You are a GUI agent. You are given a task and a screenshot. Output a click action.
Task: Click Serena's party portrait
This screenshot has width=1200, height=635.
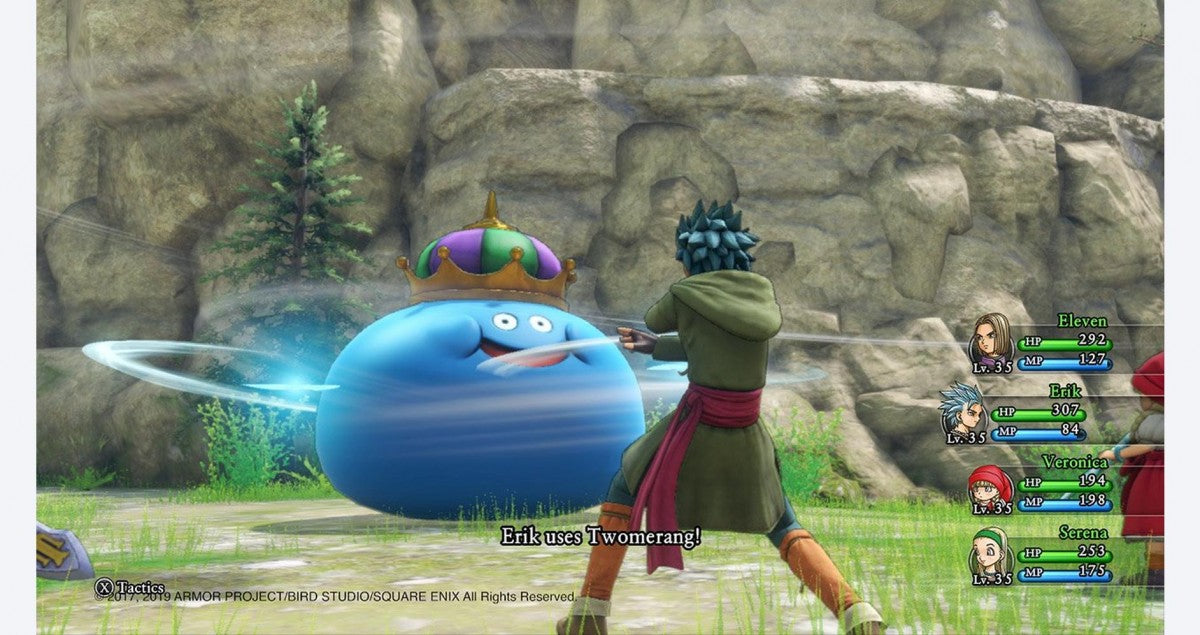click(x=990, y=555)
